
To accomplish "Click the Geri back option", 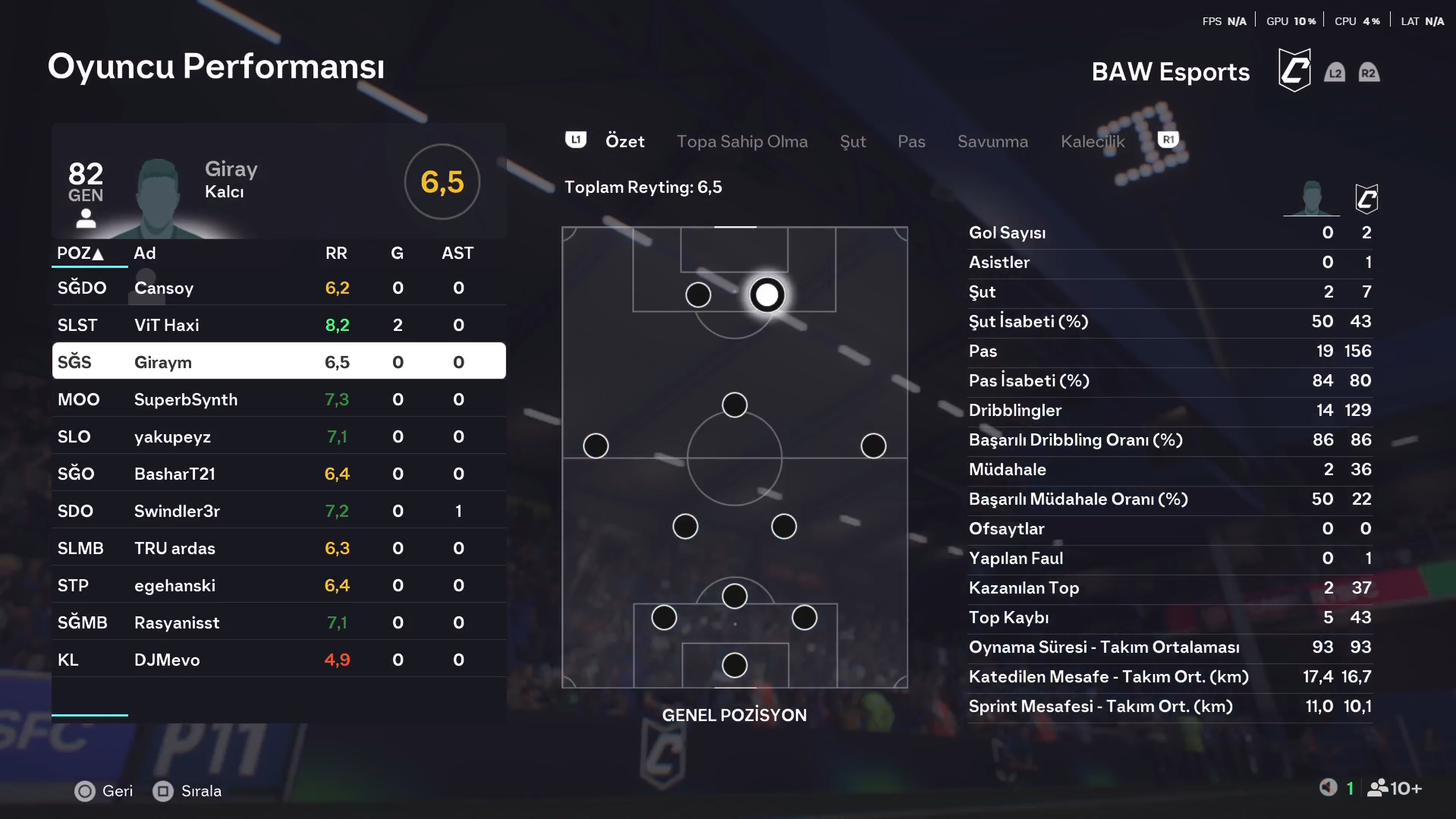I will [x=105, y=791].
